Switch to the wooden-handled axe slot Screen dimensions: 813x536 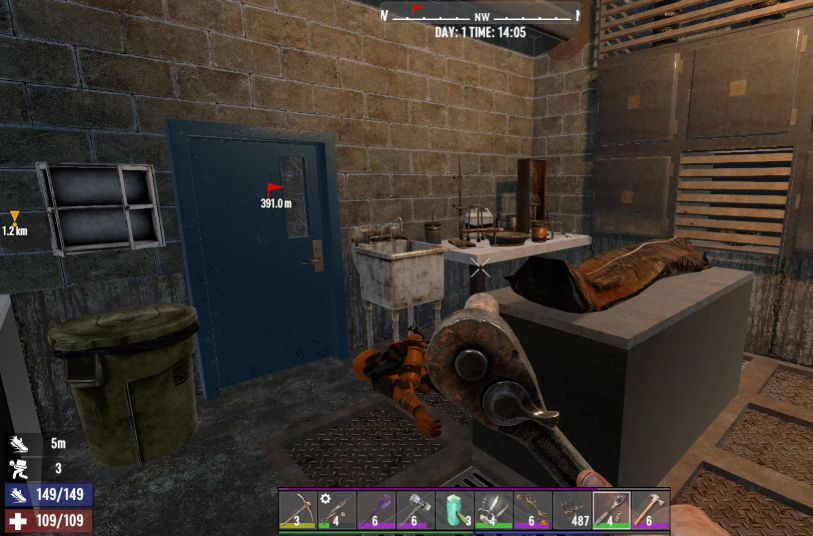point(650,508)
